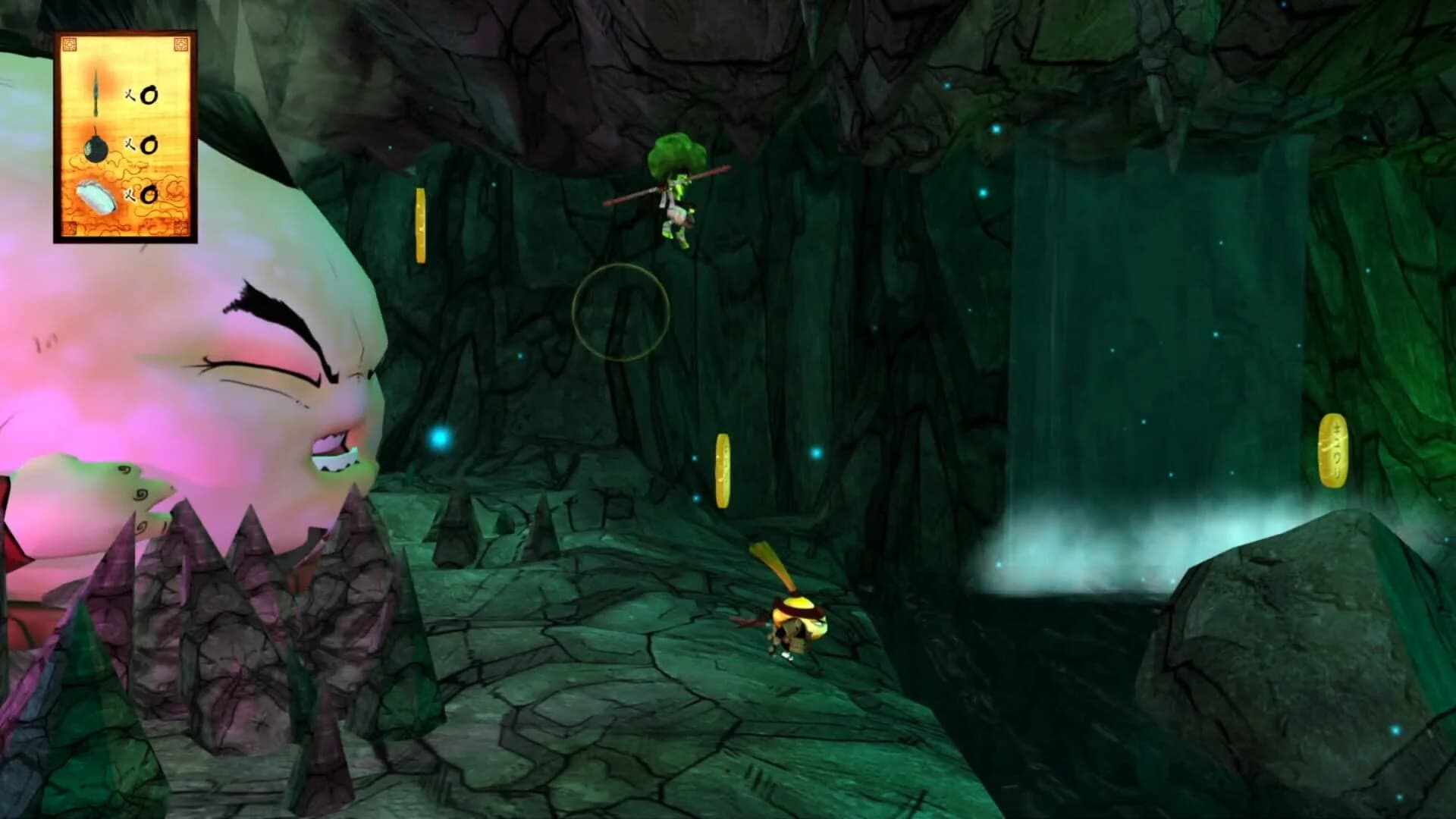Click the sushi's x0 counter
This screenshot has height=819, width=1456.
(x=149, y=196)
